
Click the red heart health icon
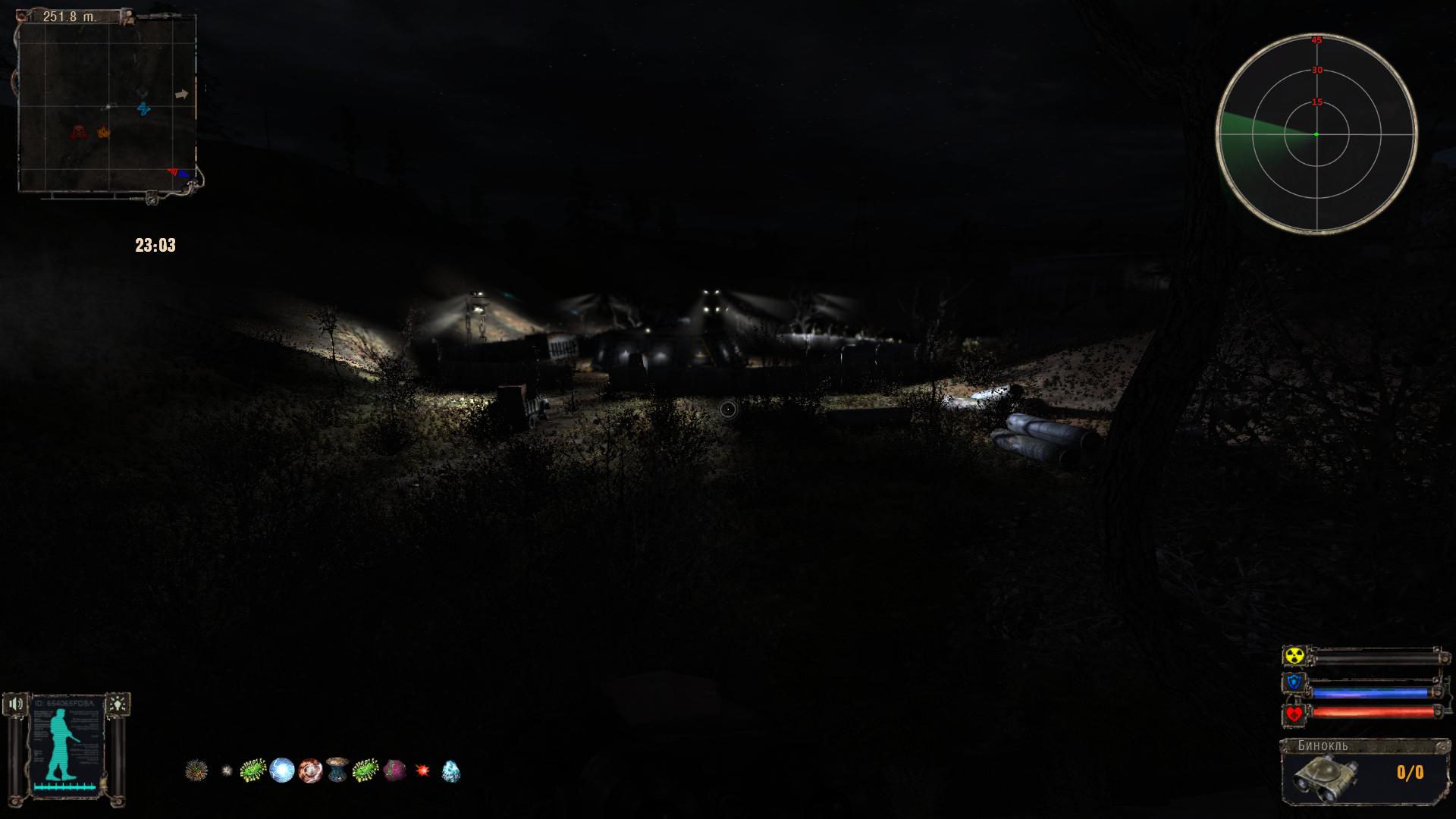1294,714
